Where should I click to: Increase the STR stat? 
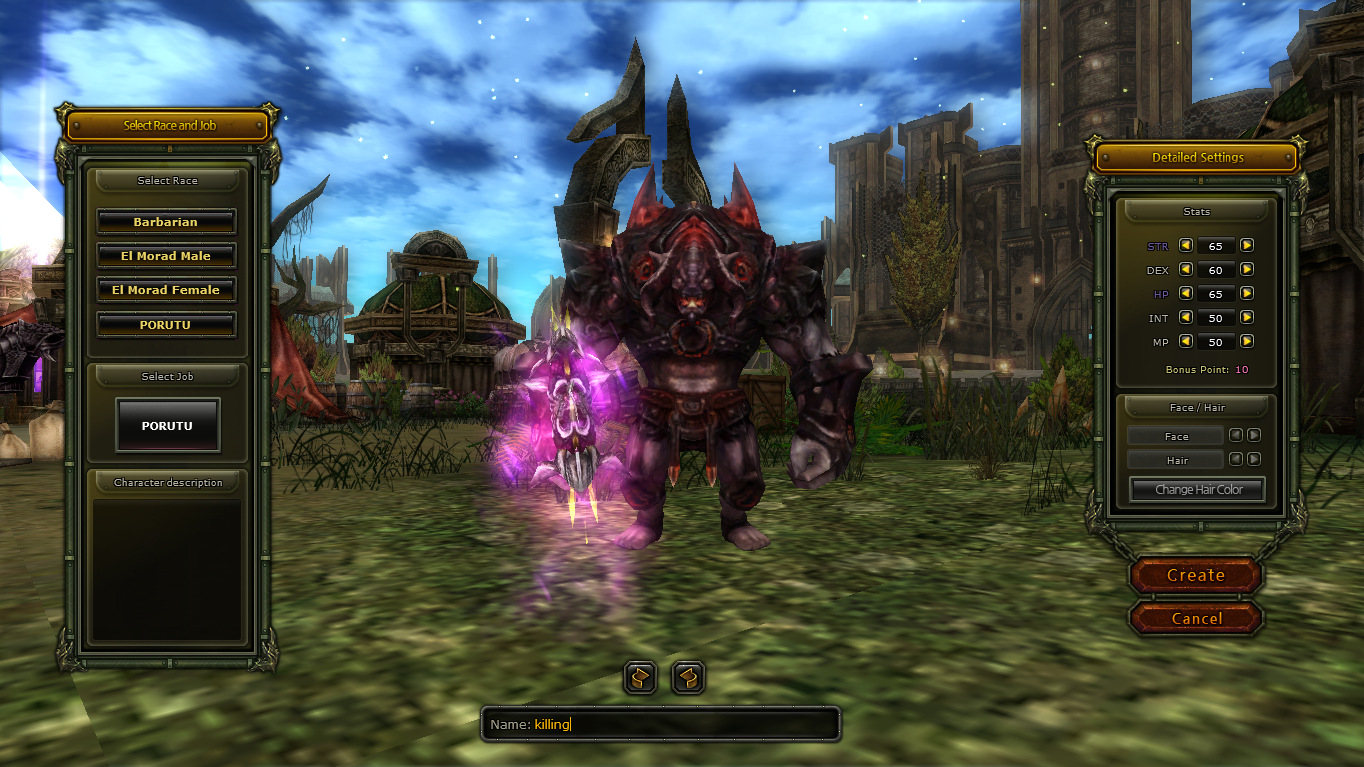pos(1247,245)
